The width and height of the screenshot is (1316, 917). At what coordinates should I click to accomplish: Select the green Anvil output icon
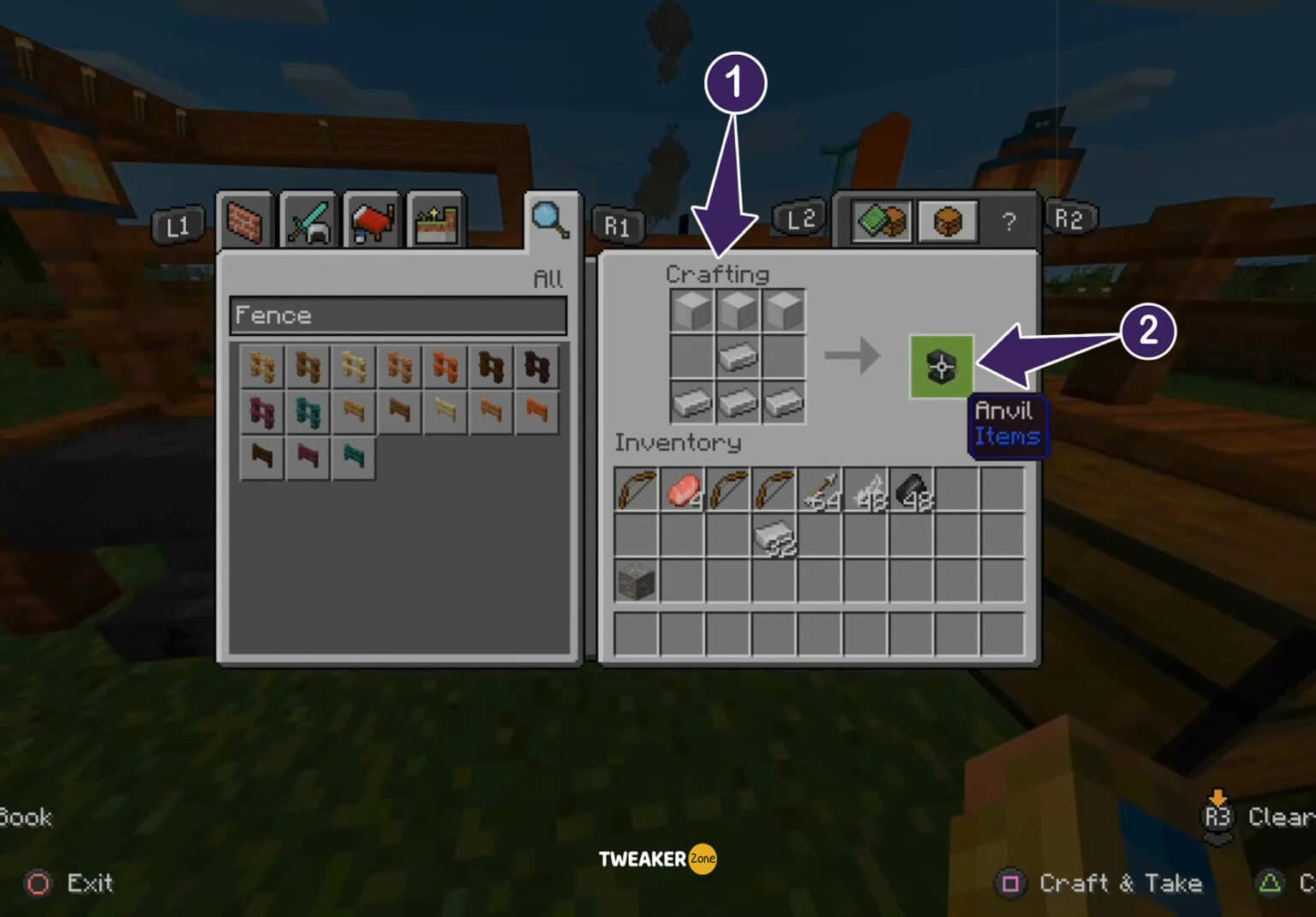point(941,368)
